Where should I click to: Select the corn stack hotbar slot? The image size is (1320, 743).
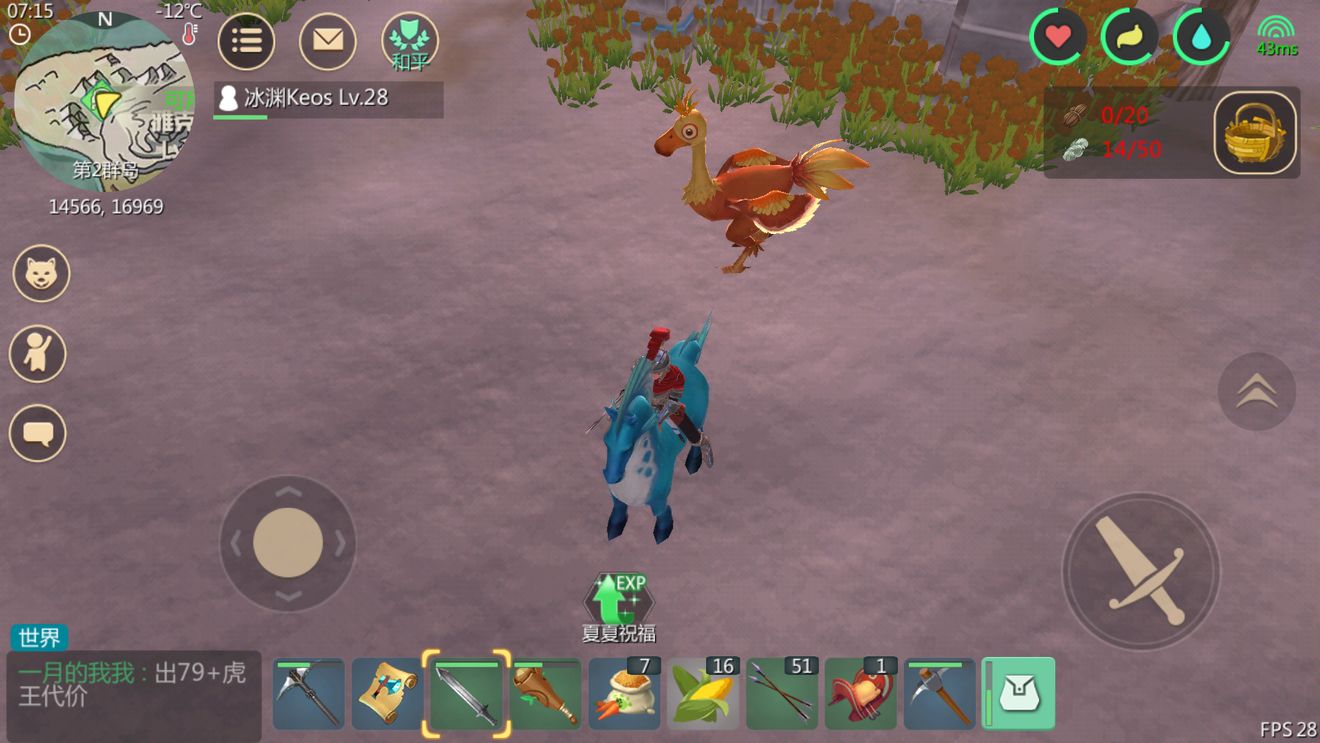[x=703, y=694]
